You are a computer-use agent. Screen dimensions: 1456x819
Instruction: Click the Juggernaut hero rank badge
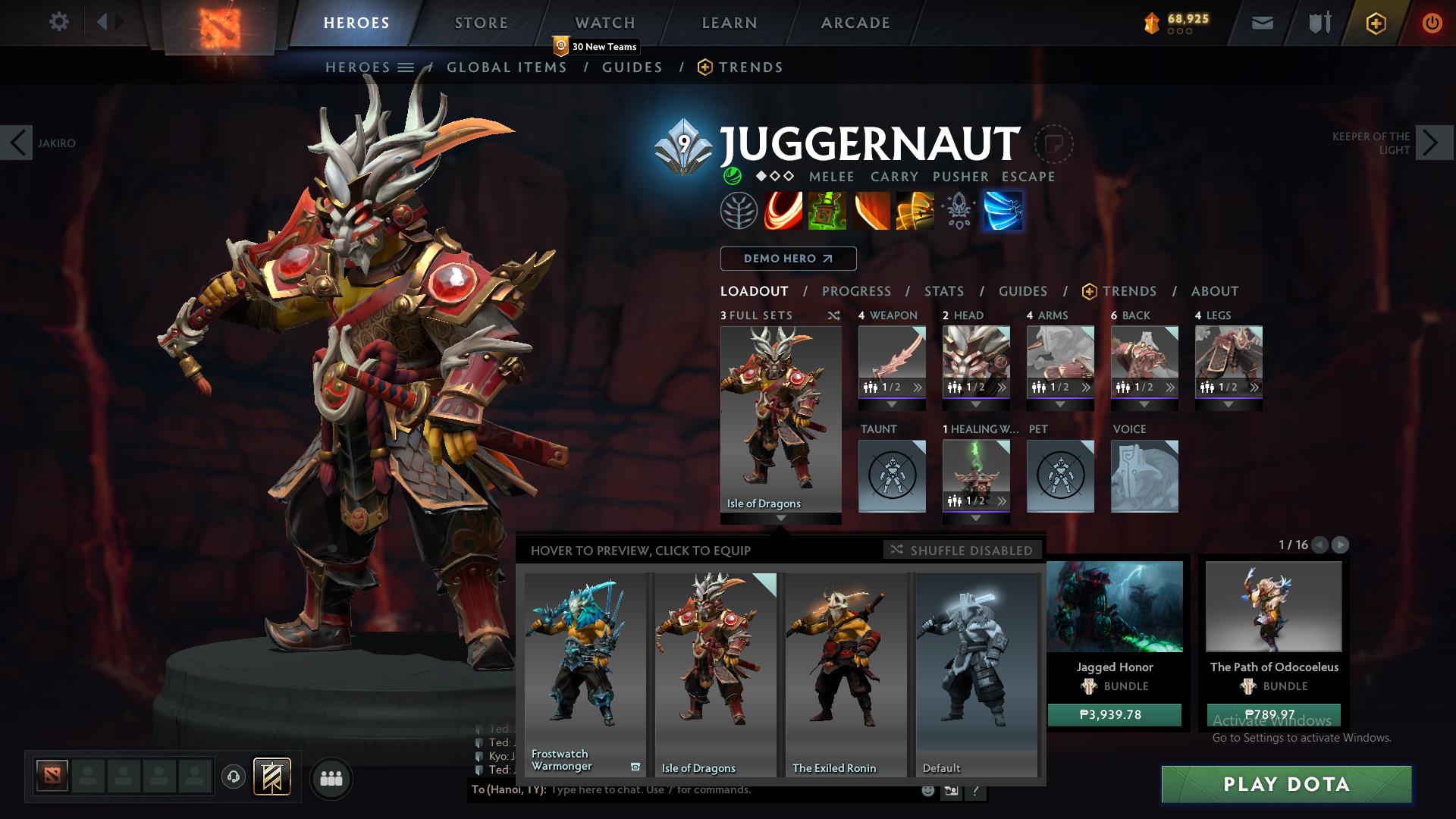pos(684,144)
